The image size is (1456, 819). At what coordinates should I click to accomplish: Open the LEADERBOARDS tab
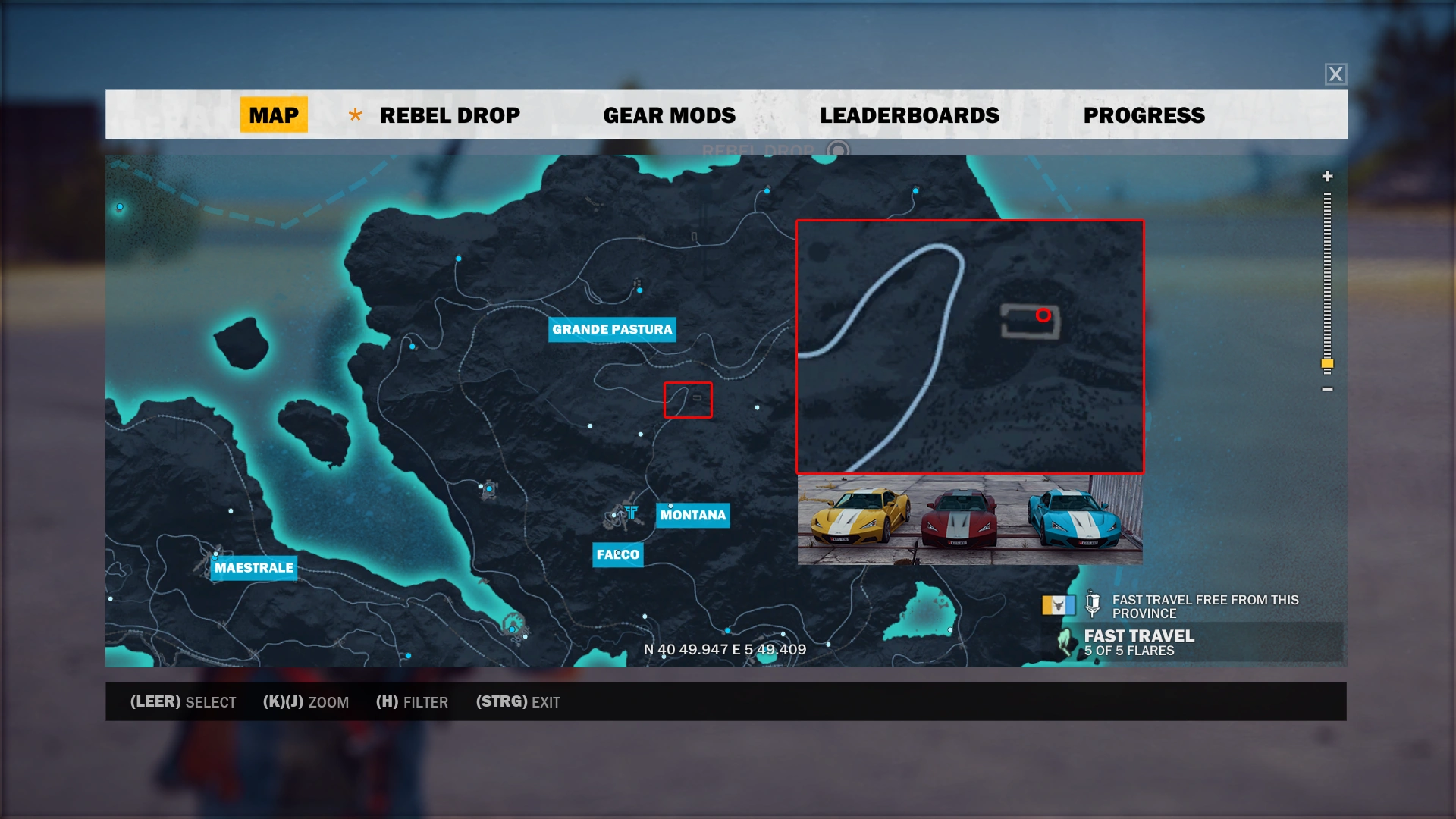tap(910, 115)
